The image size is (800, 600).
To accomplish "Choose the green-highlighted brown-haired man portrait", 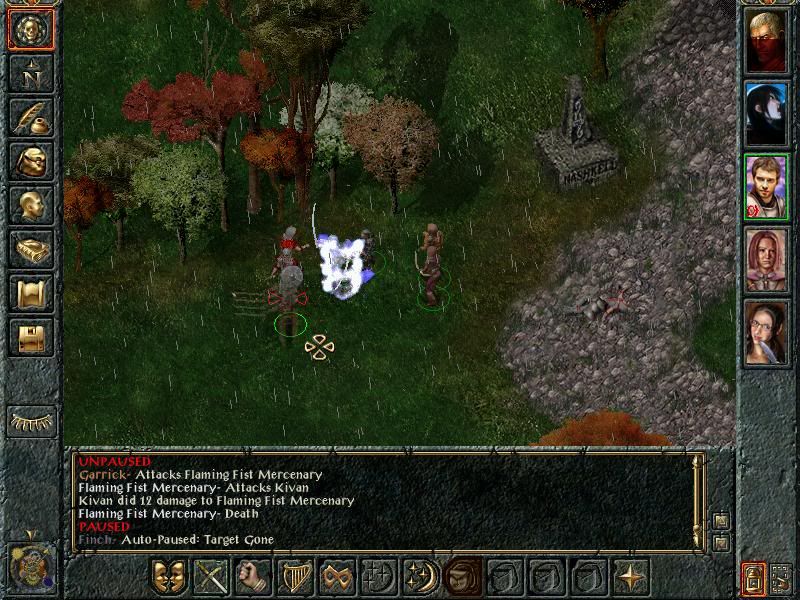I will pyautogui.click(x=767, y=187).
